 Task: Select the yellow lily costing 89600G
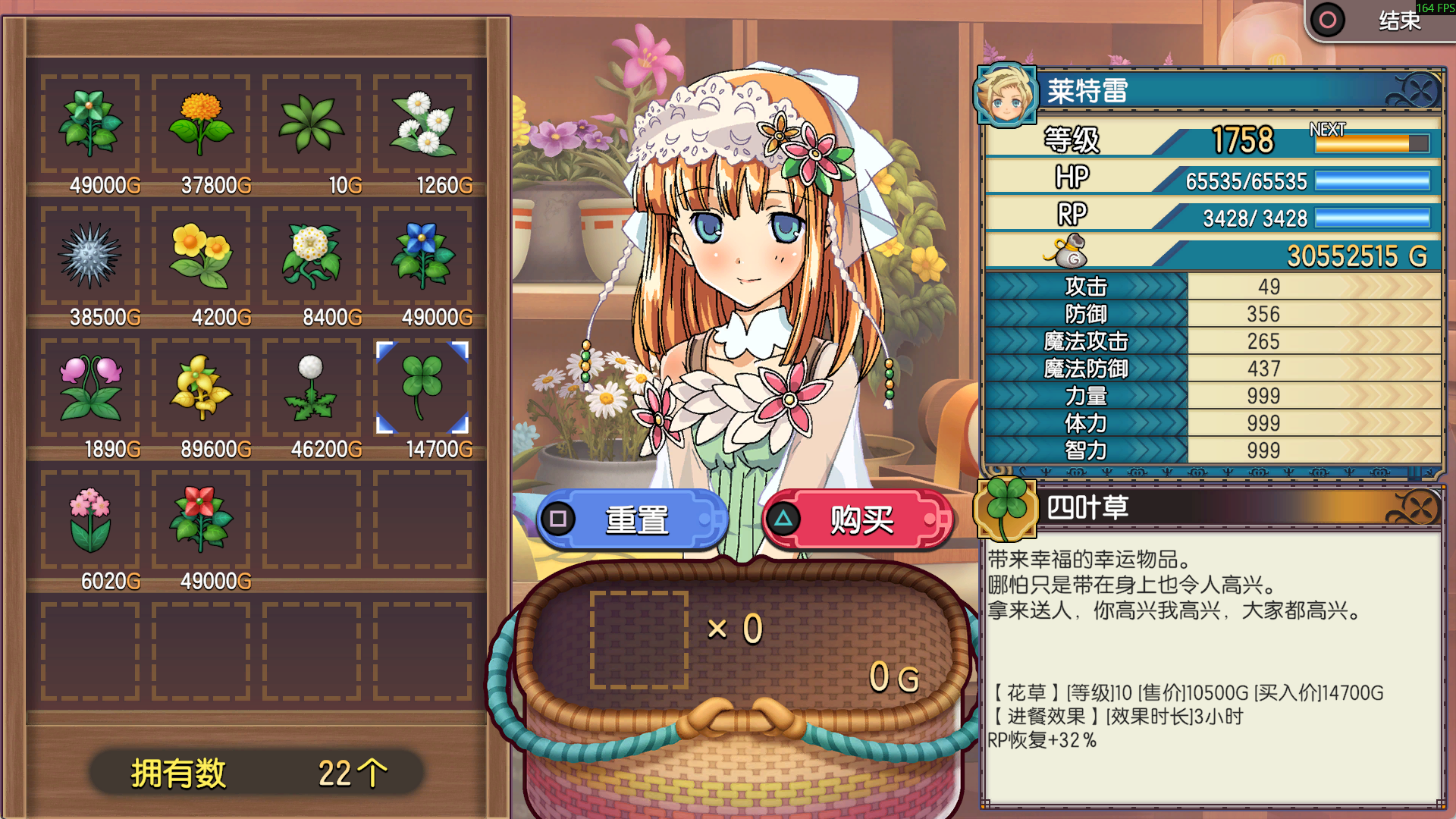[x=201, y=388]
